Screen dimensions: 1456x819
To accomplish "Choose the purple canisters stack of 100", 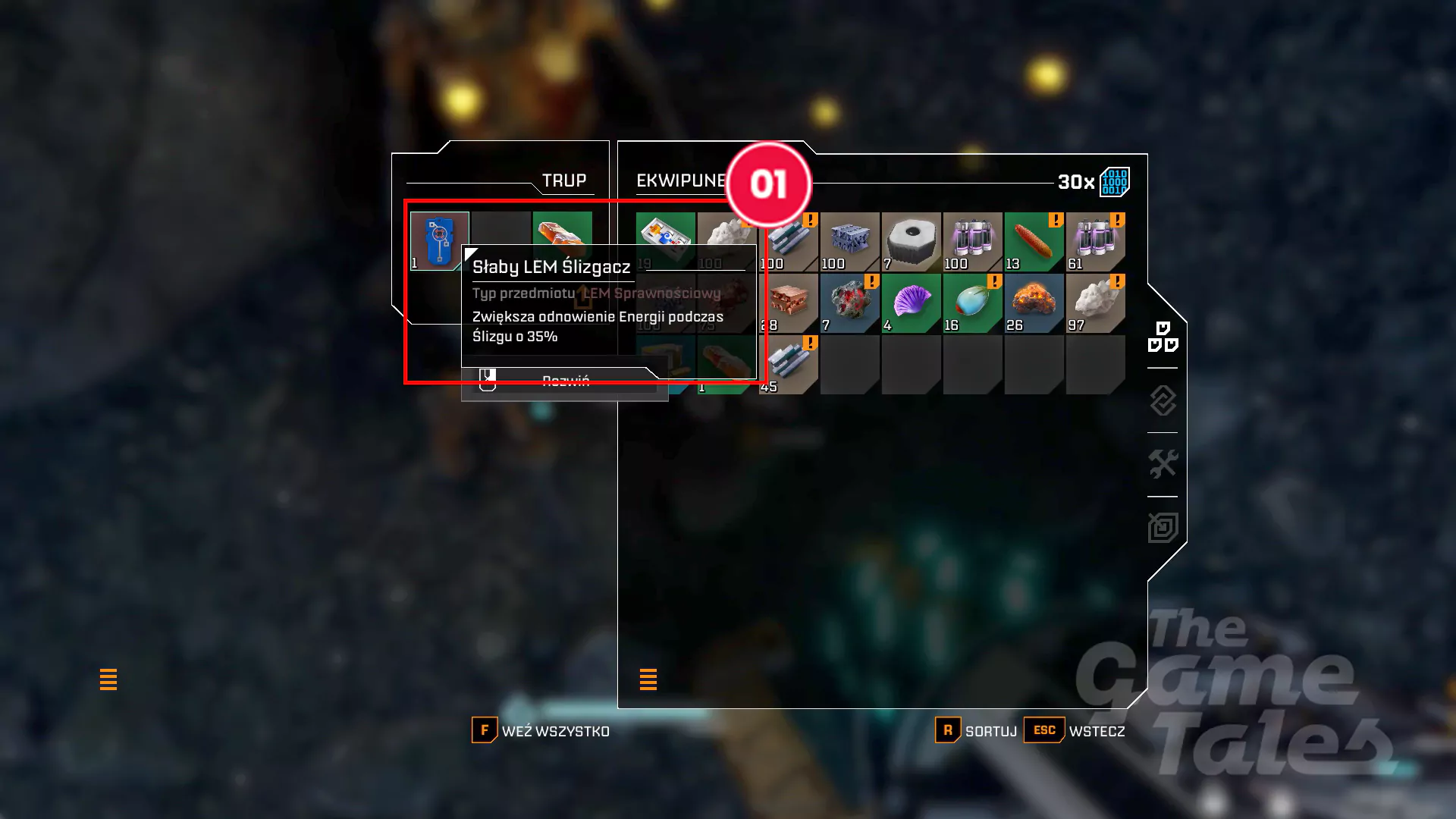I will click(972, 242).
